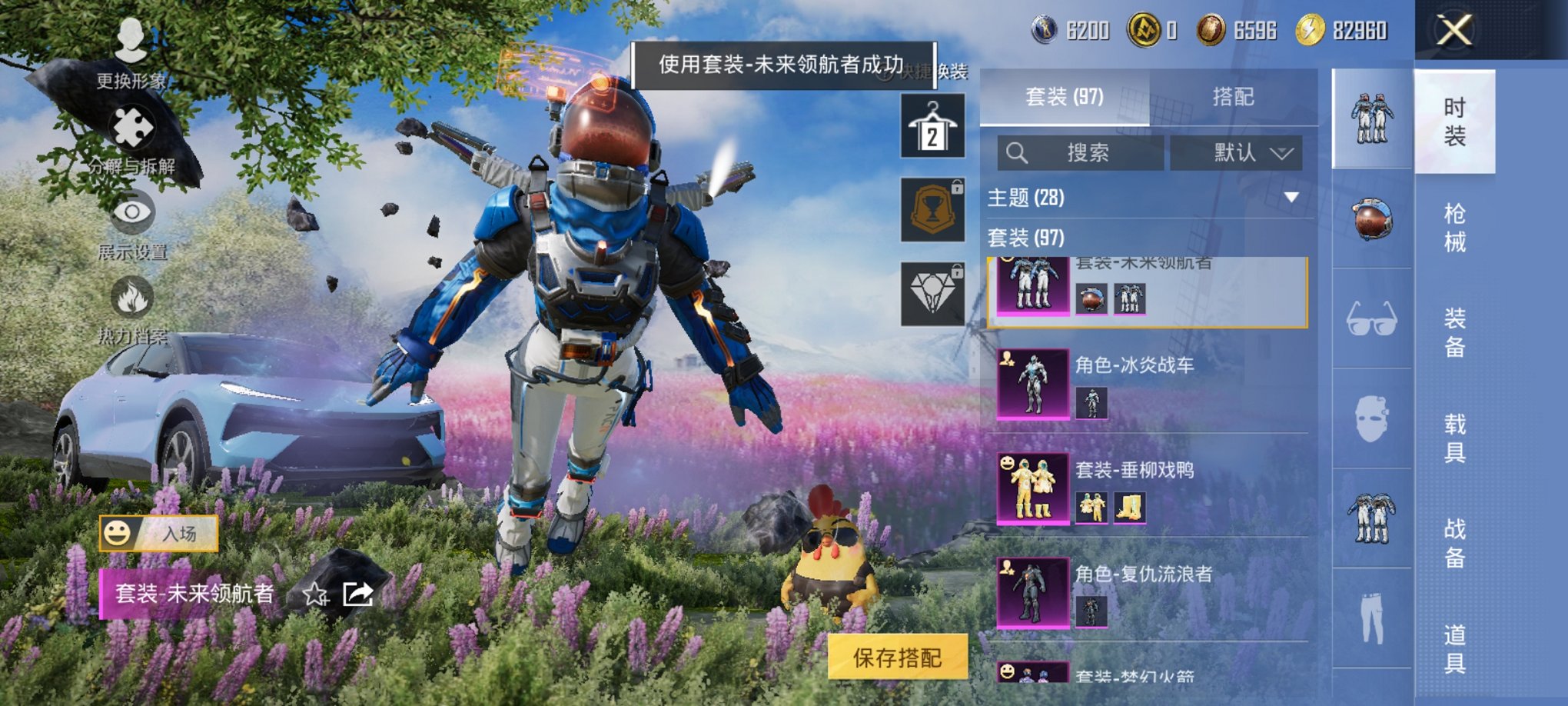Screen dimensions: 1568x706
Task: Open the wardrobe hanger icon showing 2
Action: pyautogui.click(x=932, y=125)
